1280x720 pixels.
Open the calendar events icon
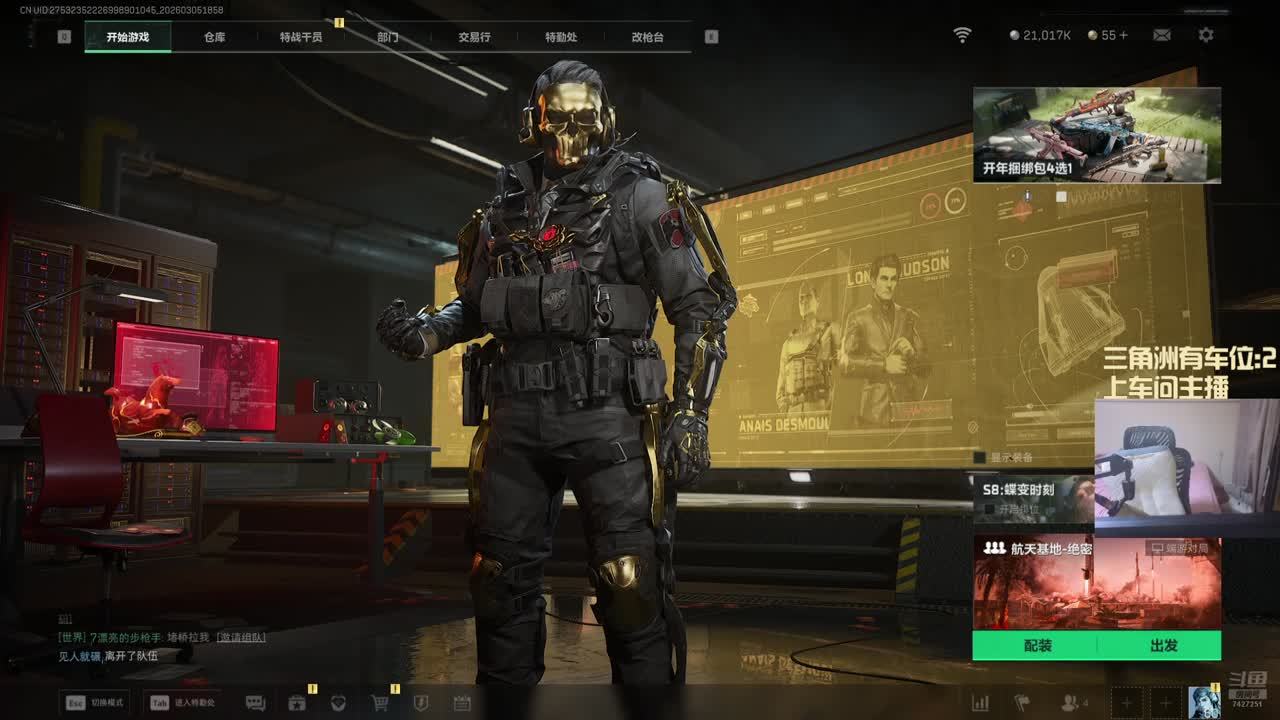[x=462, y=703]
